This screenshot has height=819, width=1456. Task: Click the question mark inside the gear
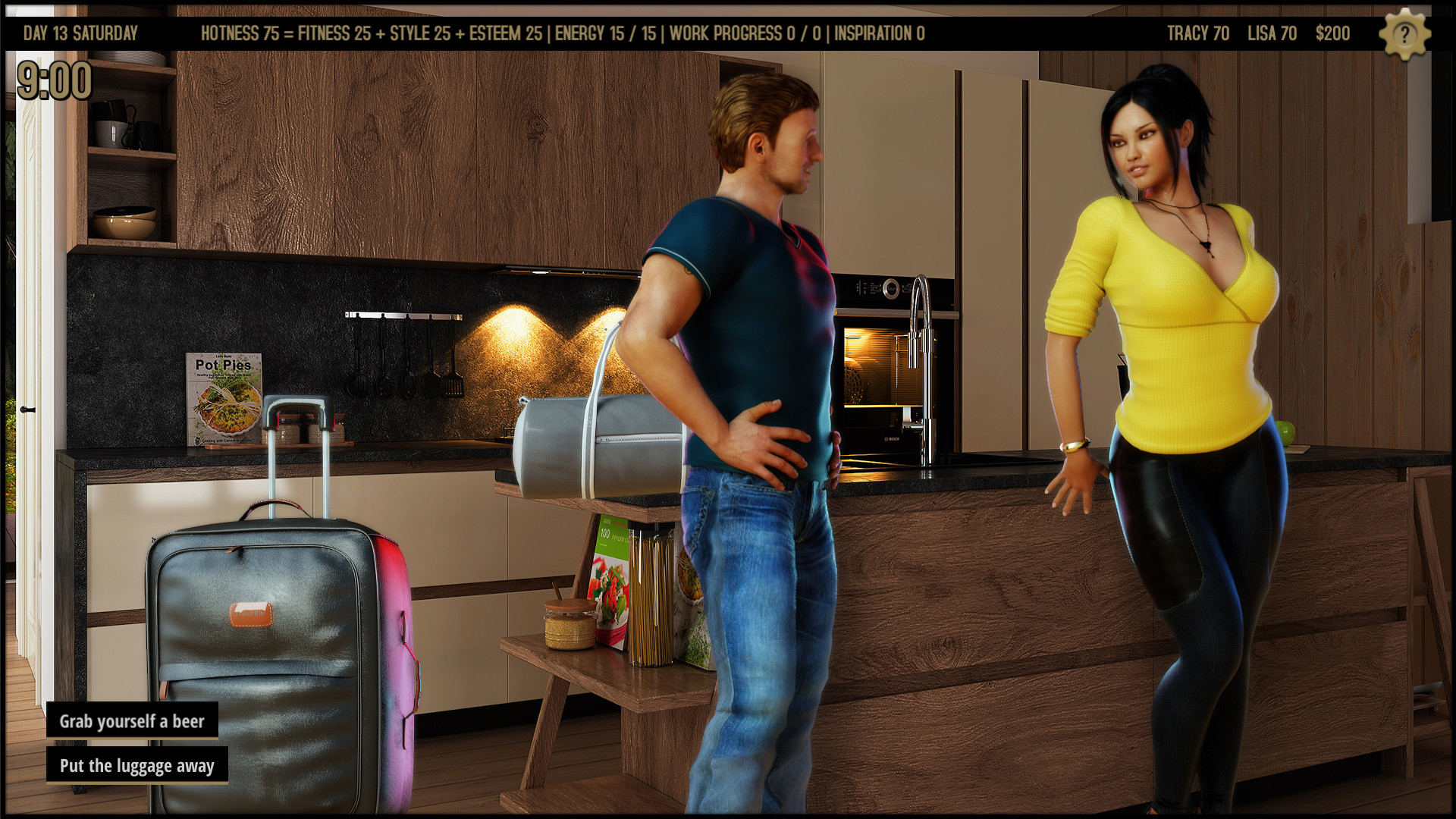[x=1404, y=33]
